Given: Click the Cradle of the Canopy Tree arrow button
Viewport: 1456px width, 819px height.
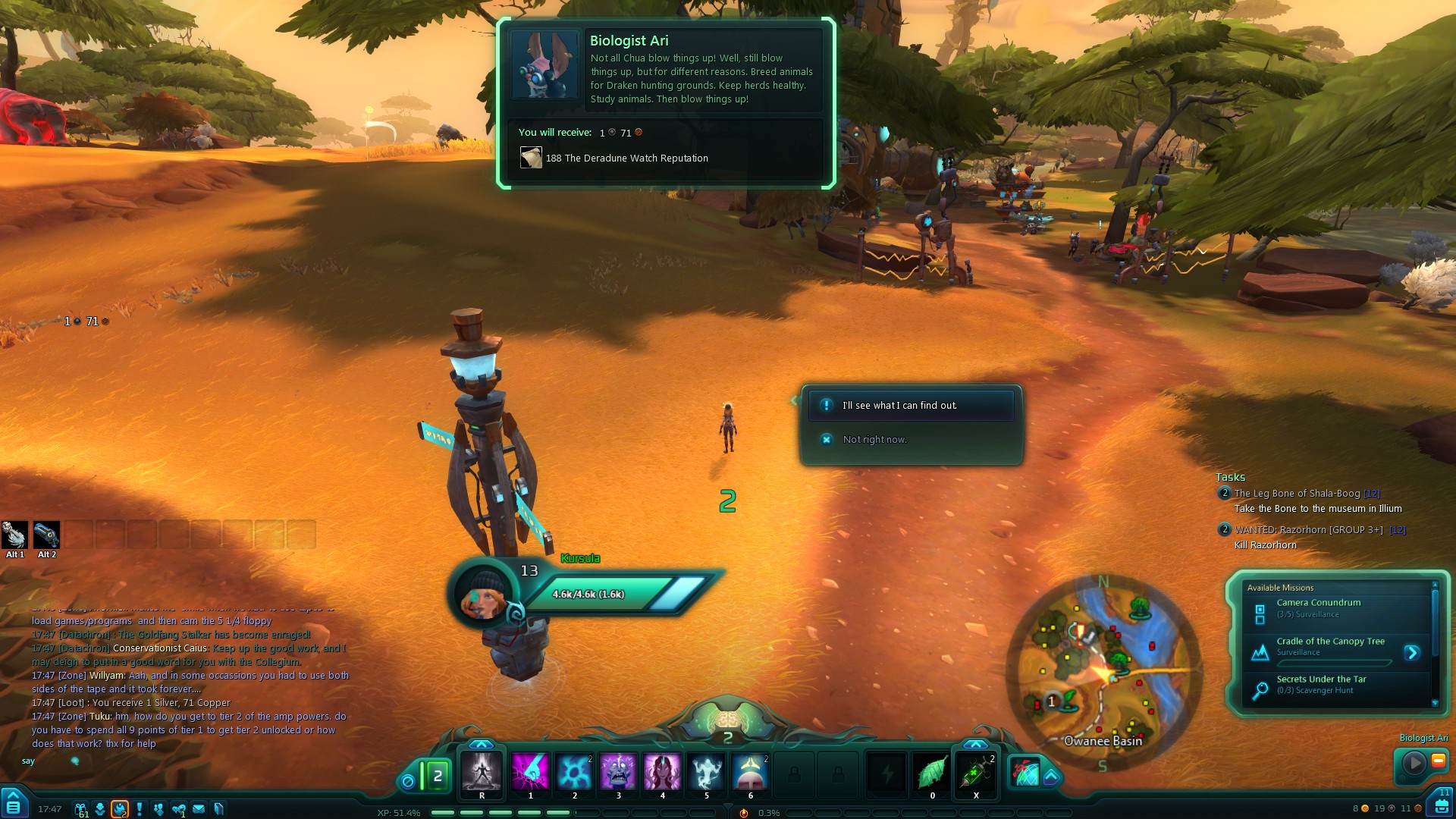Looking at the screenshot, I should click(x=1411, y=652).
